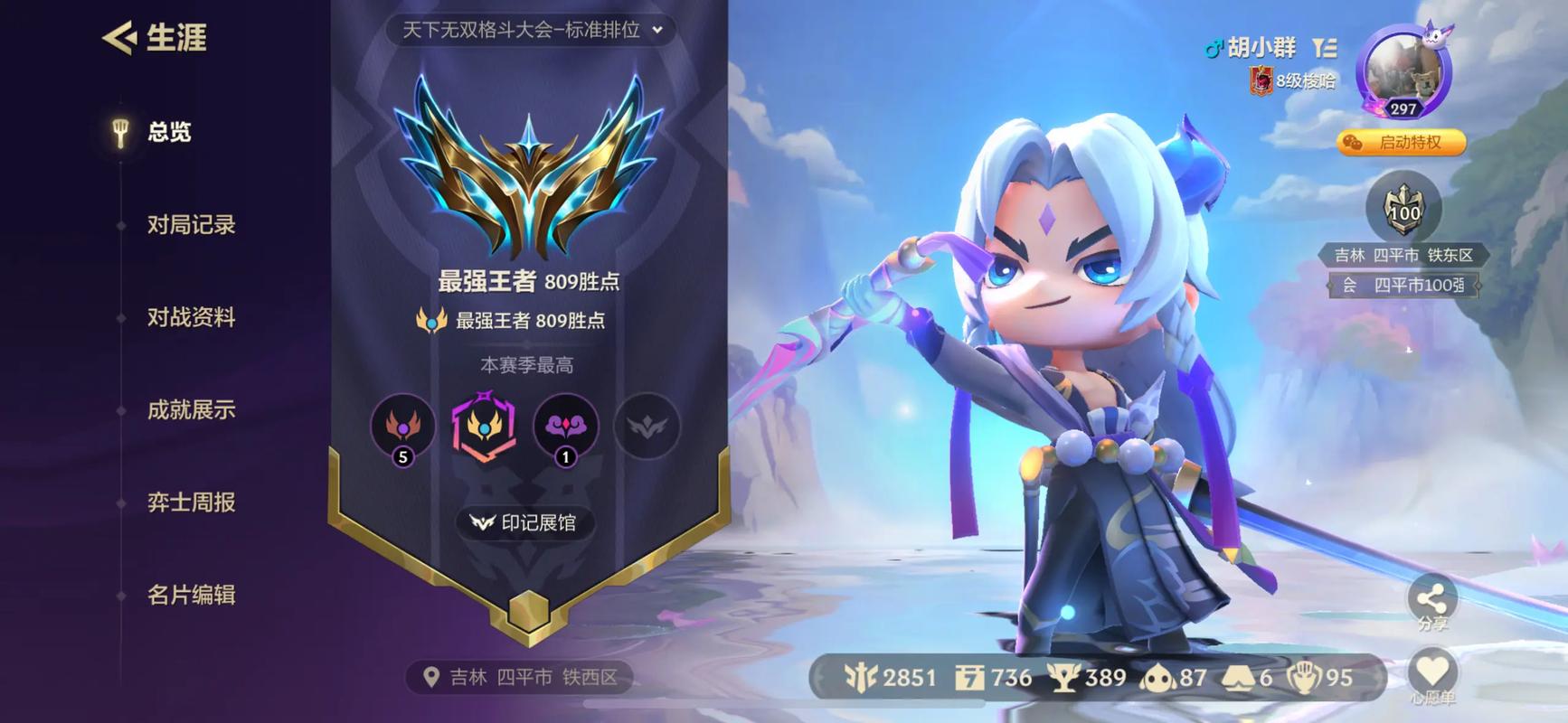Choose the 名片编辑 tab
Image resolution: width=1568 pixels, height=723 pixels.
191,595
